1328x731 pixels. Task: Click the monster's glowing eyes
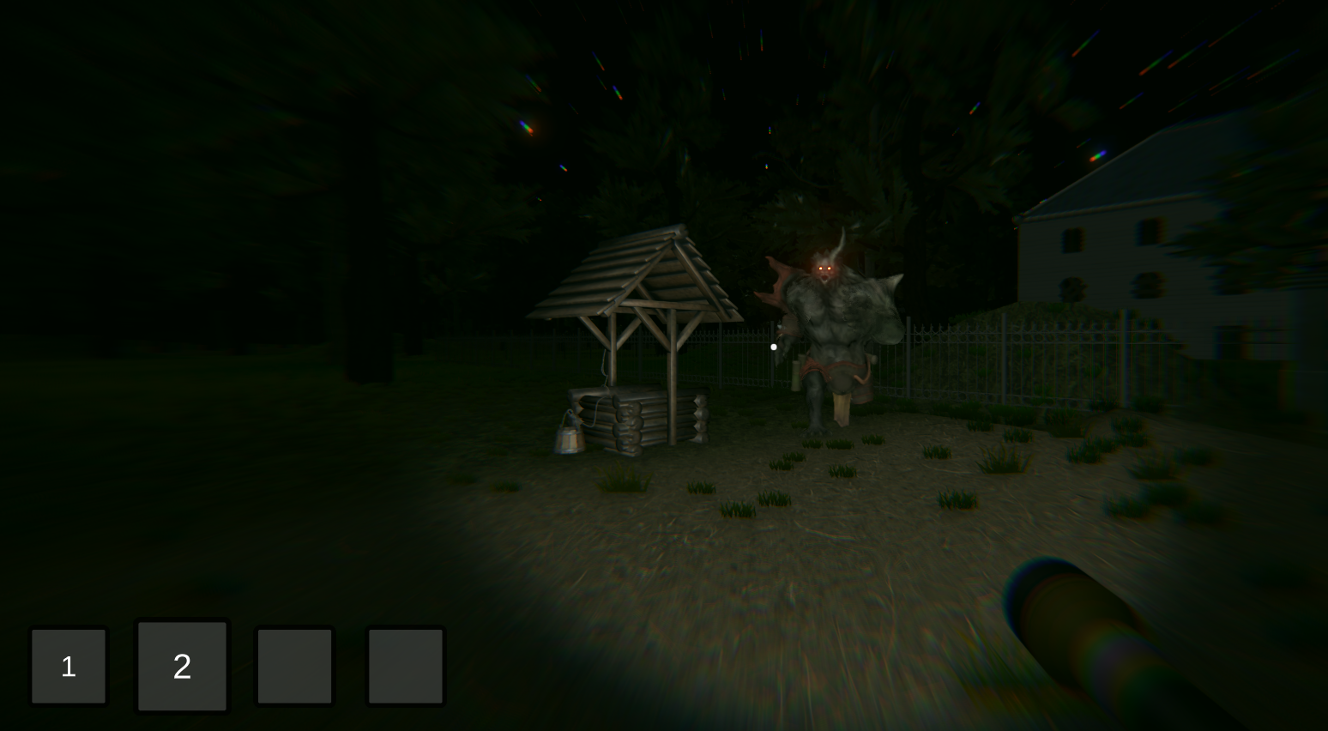(x=823, y=267)
